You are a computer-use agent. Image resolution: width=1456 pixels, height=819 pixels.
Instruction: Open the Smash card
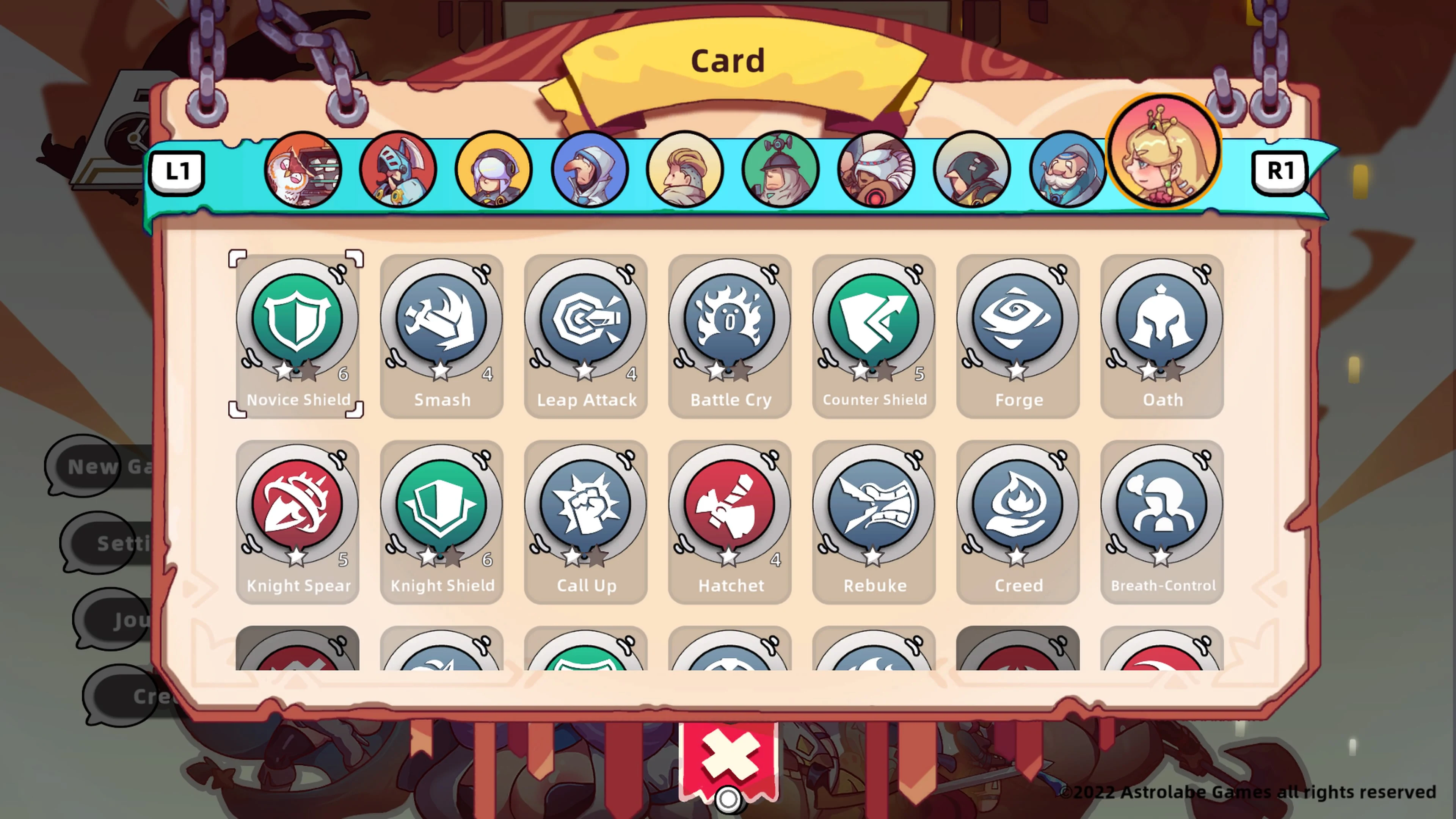(441, 334)
